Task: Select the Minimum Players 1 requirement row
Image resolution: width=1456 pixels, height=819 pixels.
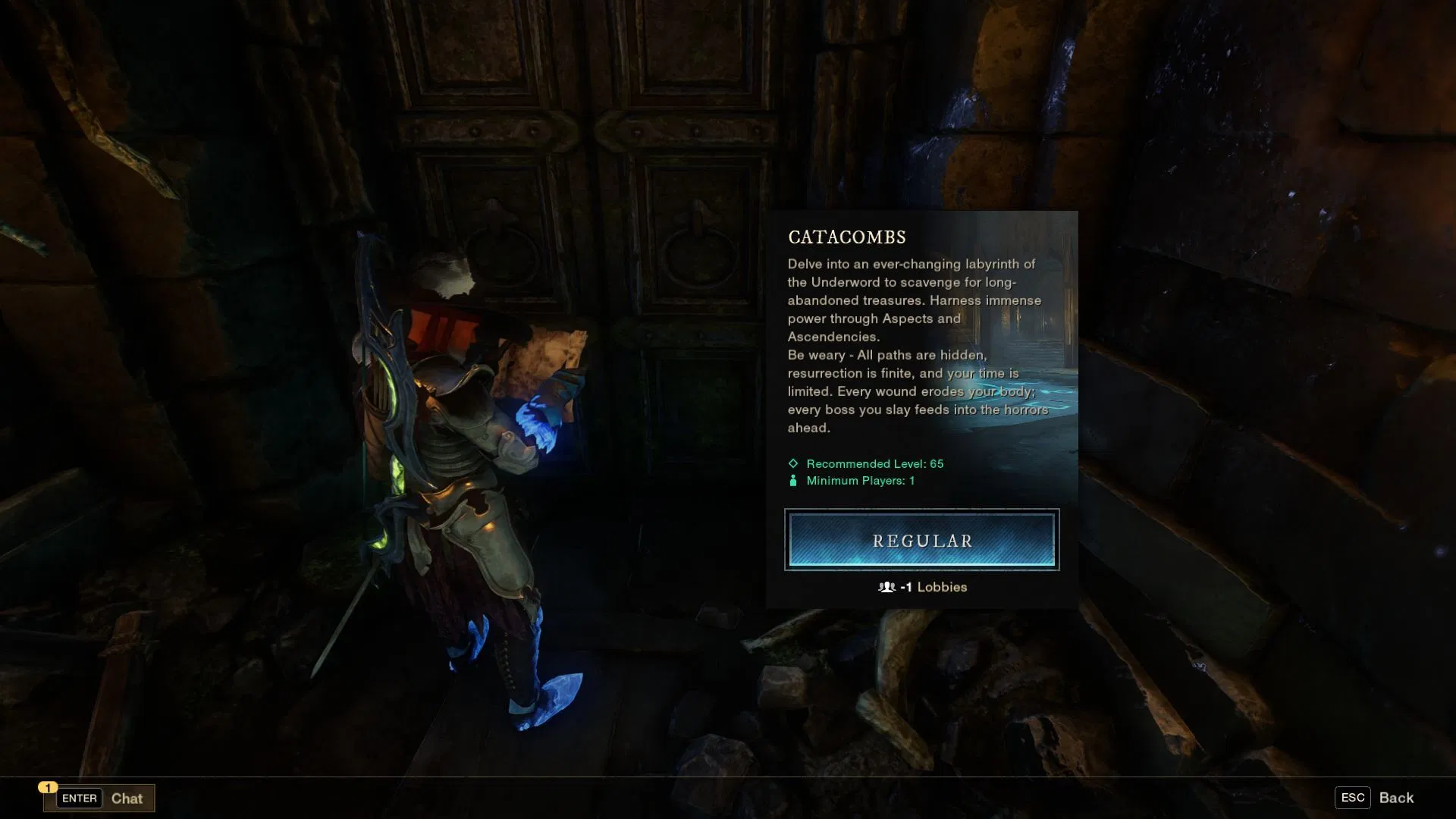Action: (860, 480)
